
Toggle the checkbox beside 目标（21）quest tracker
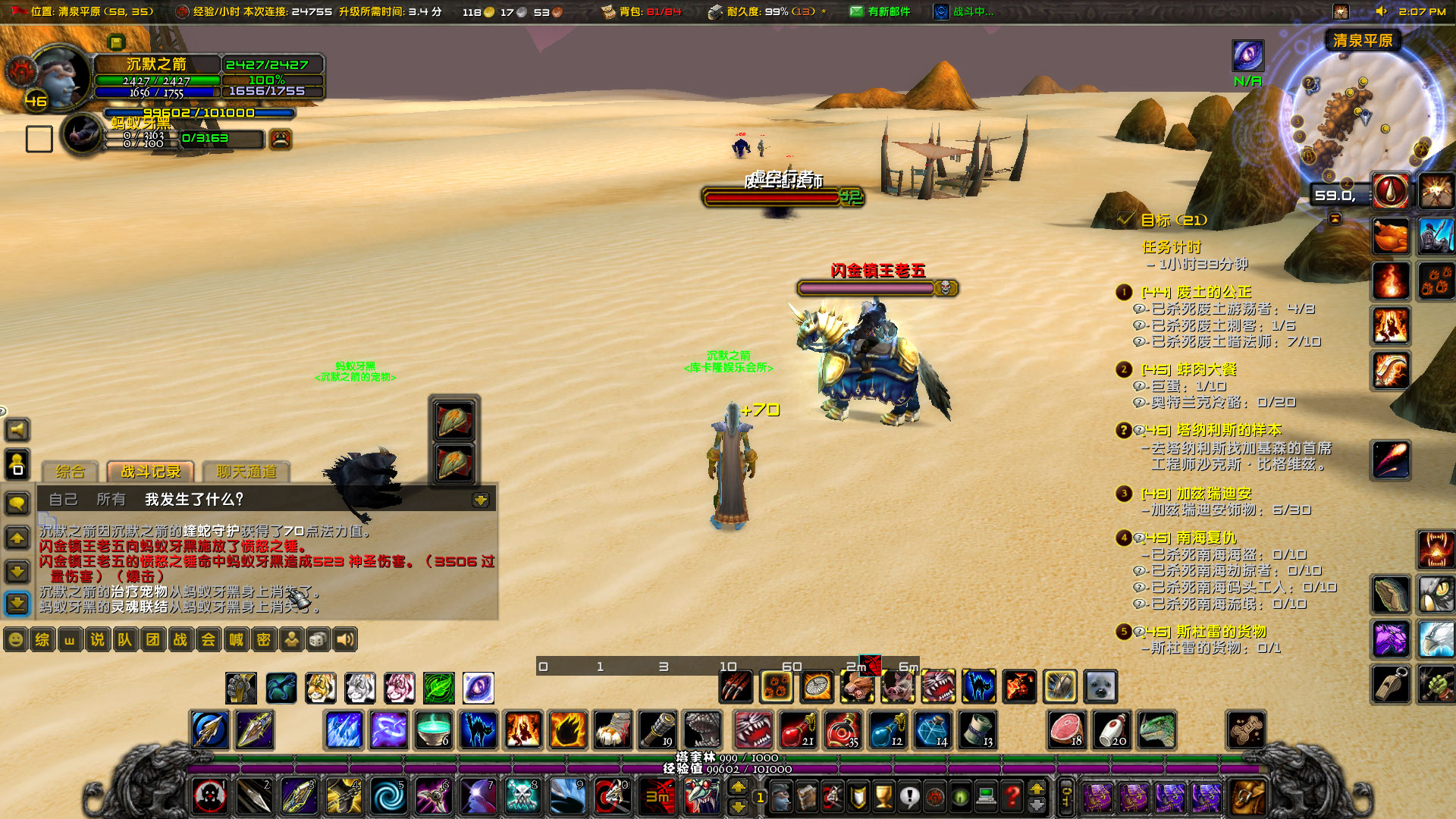1125,221
